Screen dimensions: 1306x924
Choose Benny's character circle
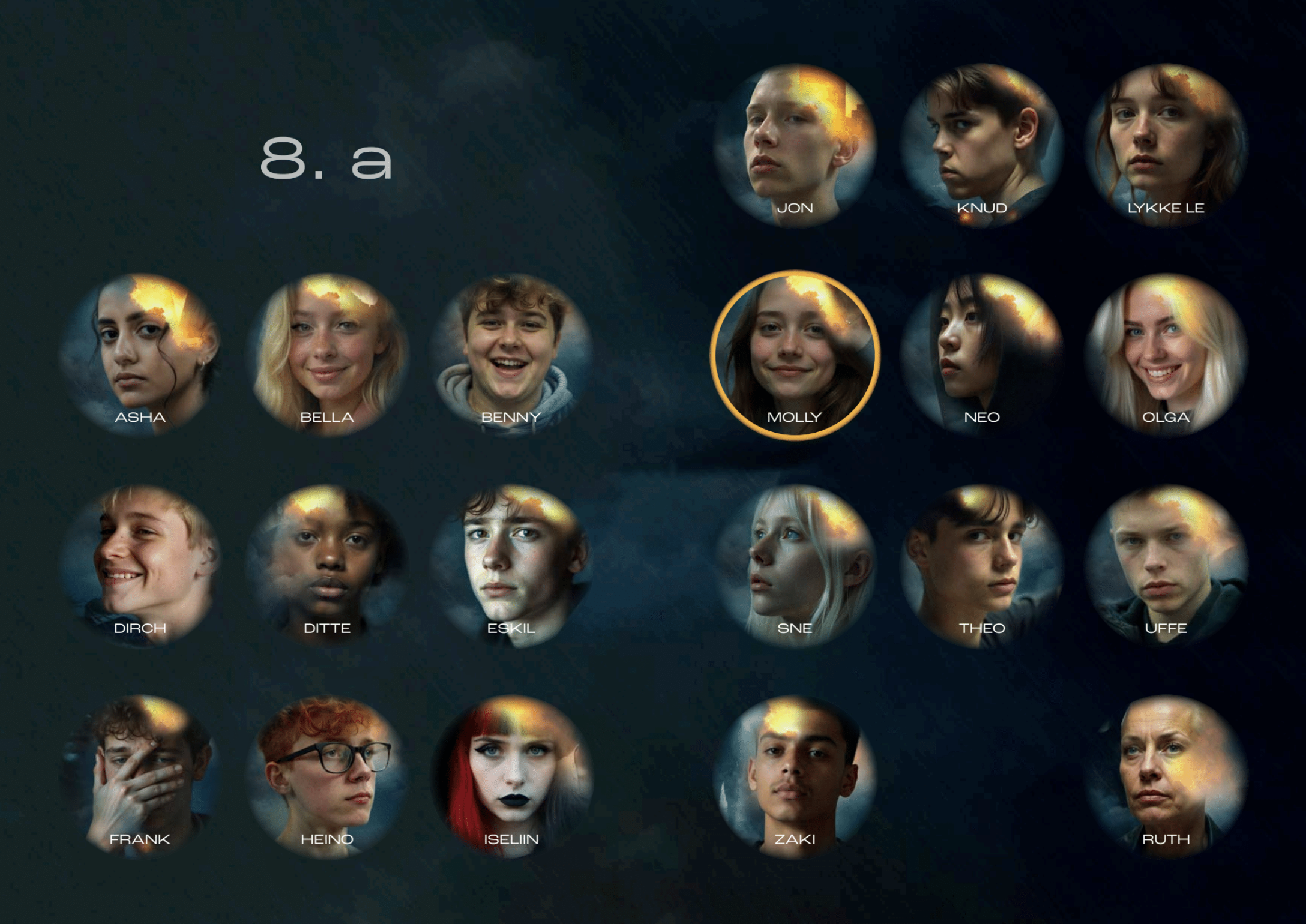(x=511, y=355)
